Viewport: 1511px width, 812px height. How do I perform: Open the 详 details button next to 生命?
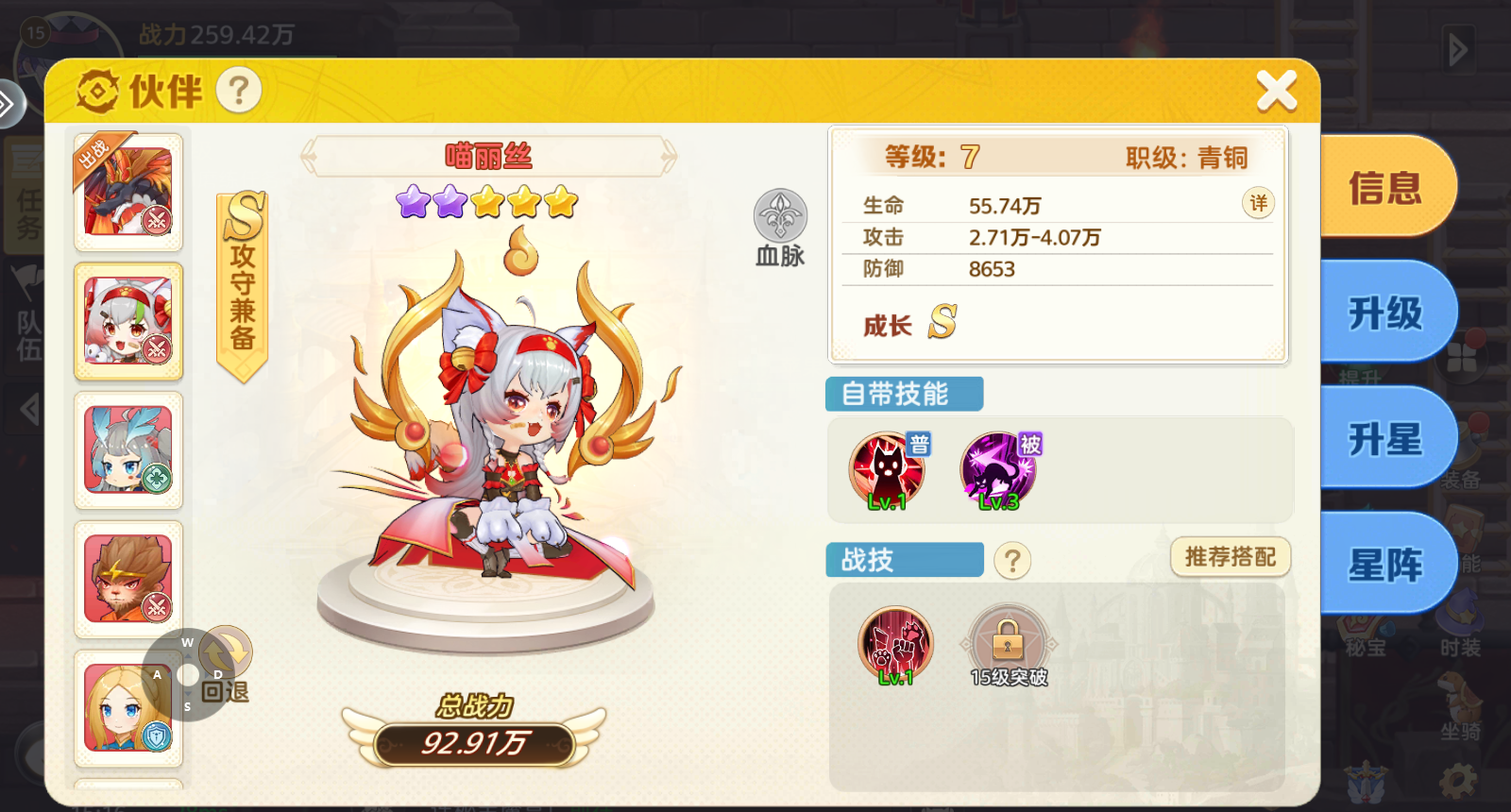[1258, 203]
